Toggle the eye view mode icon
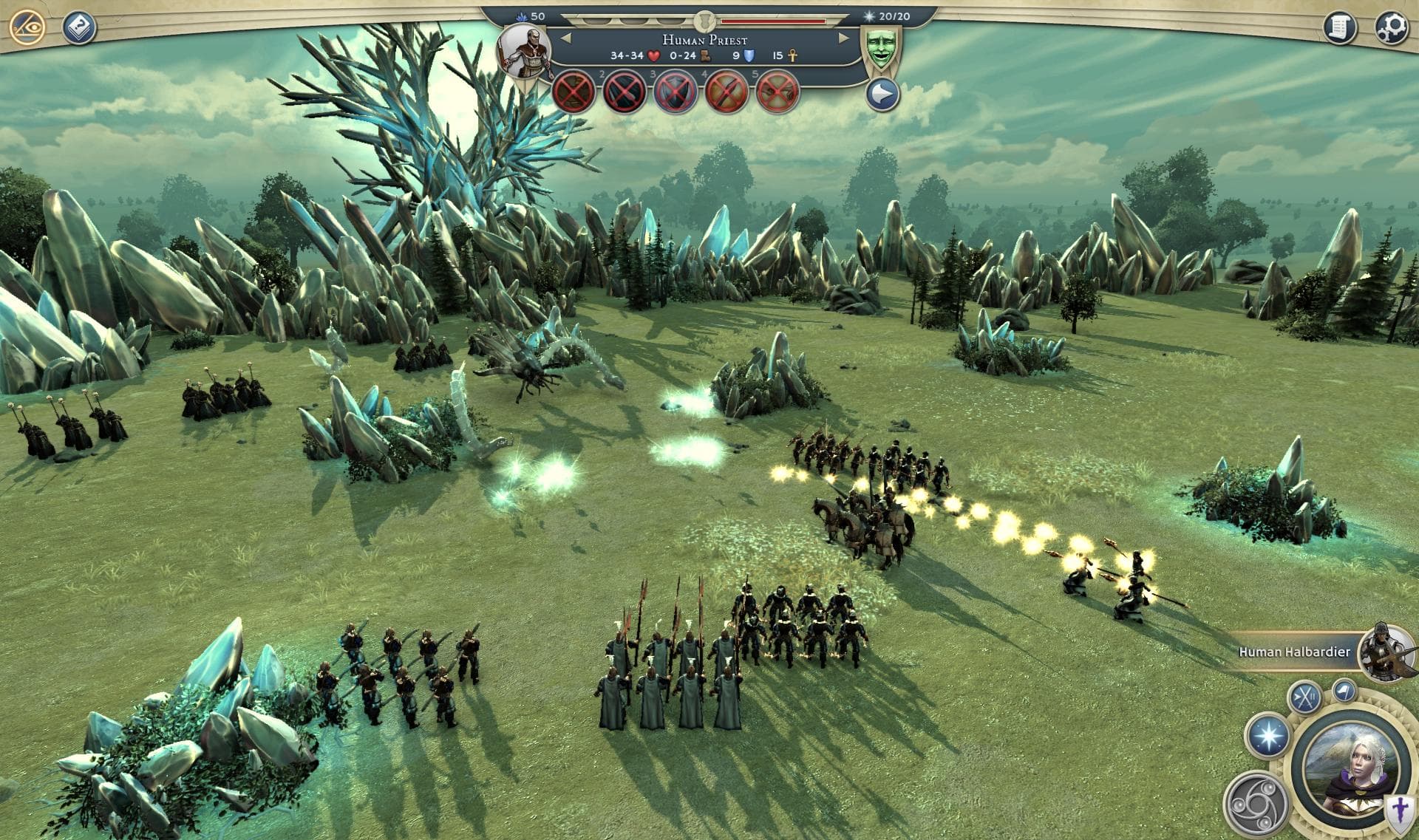1419x840 pixels. click(x=27, y=27)
